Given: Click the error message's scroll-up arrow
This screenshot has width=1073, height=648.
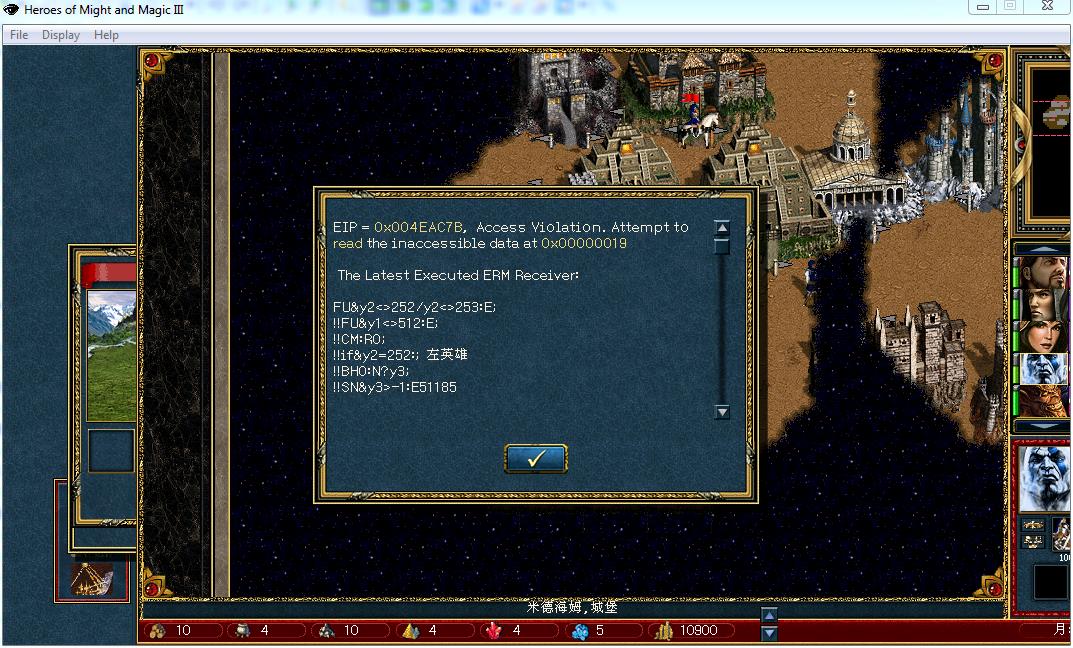Looking at the screenshot, I should (x=722, y=228).
